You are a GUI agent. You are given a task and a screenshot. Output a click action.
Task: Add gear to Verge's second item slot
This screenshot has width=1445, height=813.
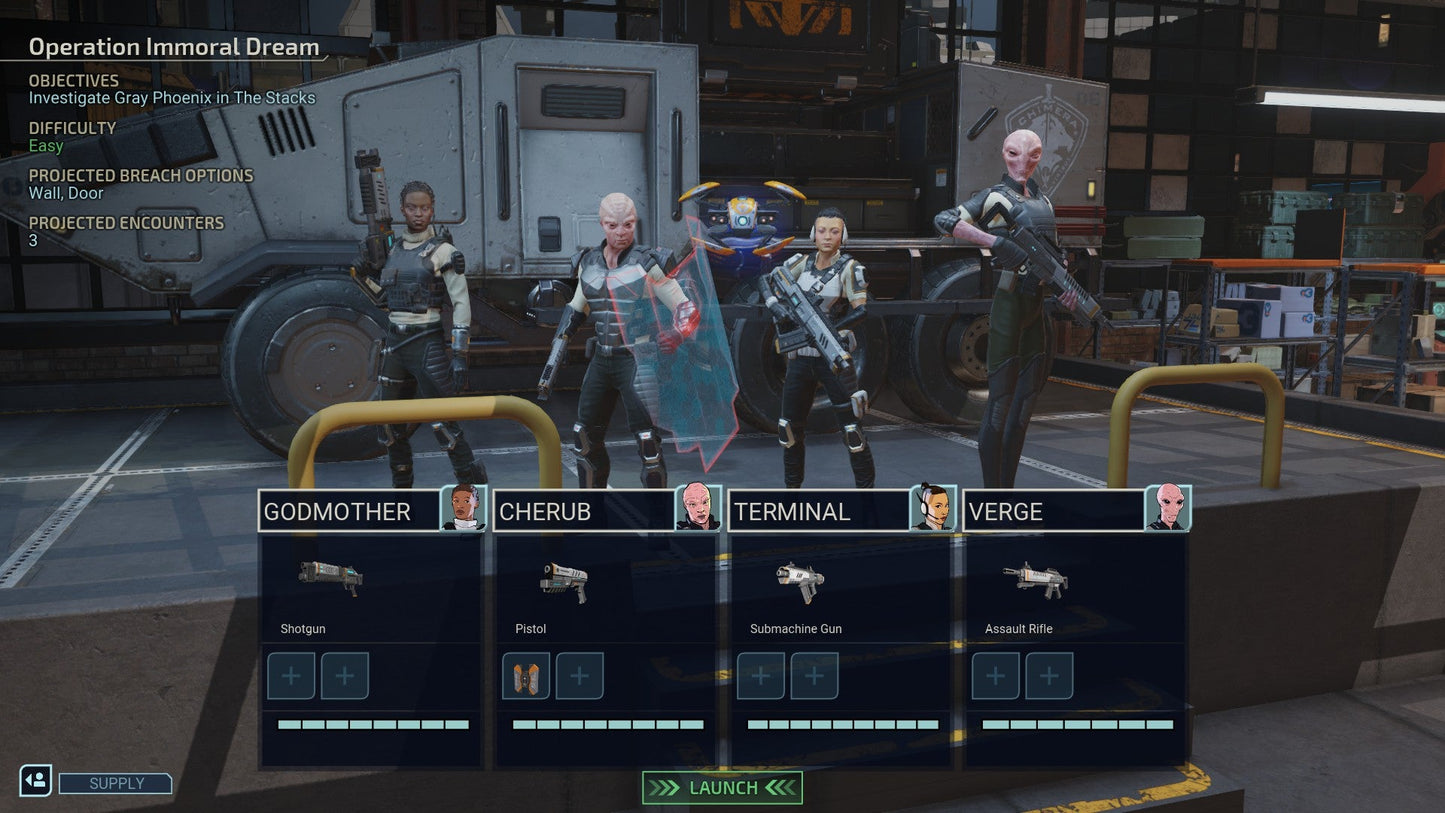pos(1049,676)
